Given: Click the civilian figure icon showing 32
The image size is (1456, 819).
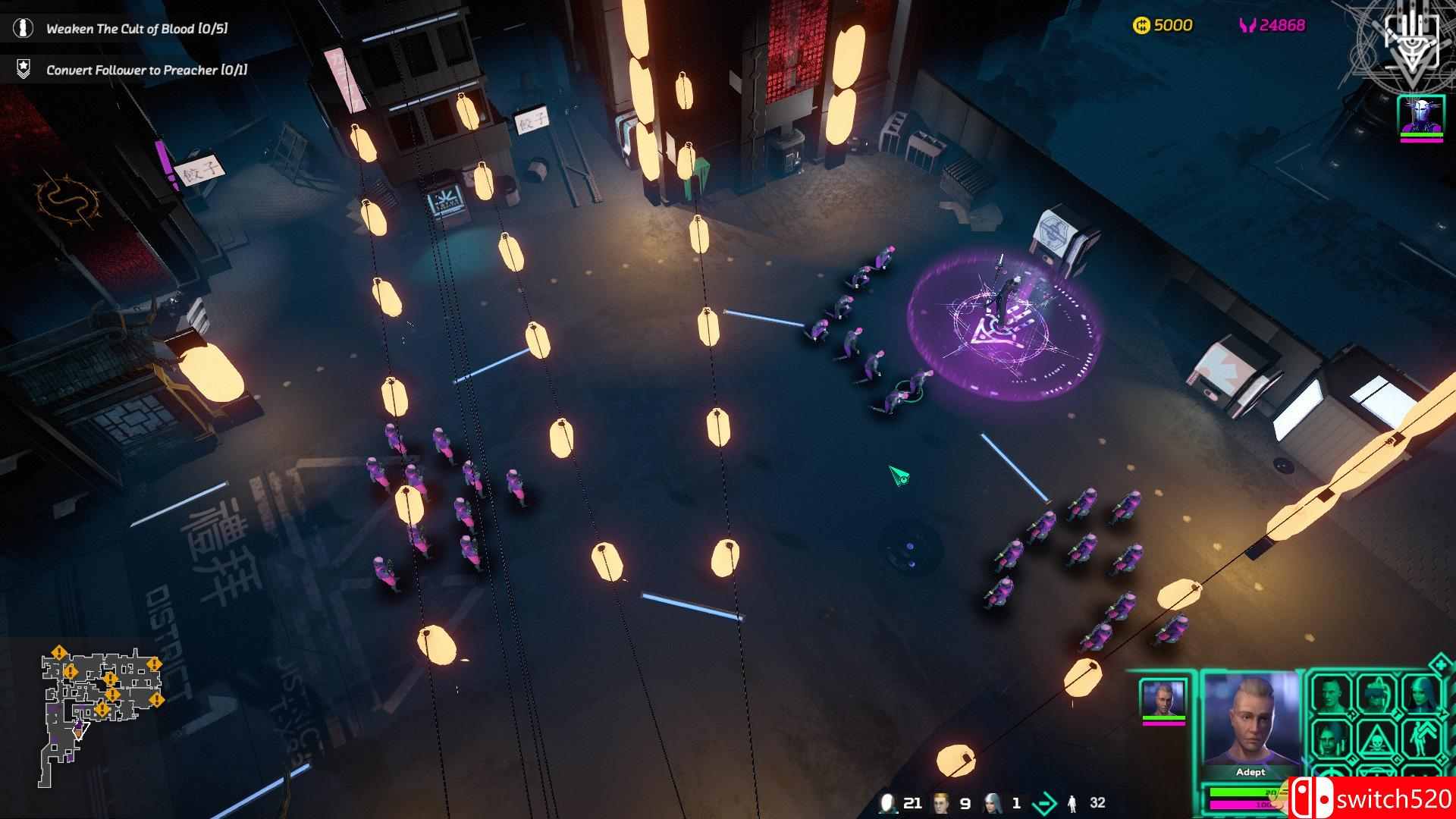Looking at the screenshot, I should point(1073,804).
